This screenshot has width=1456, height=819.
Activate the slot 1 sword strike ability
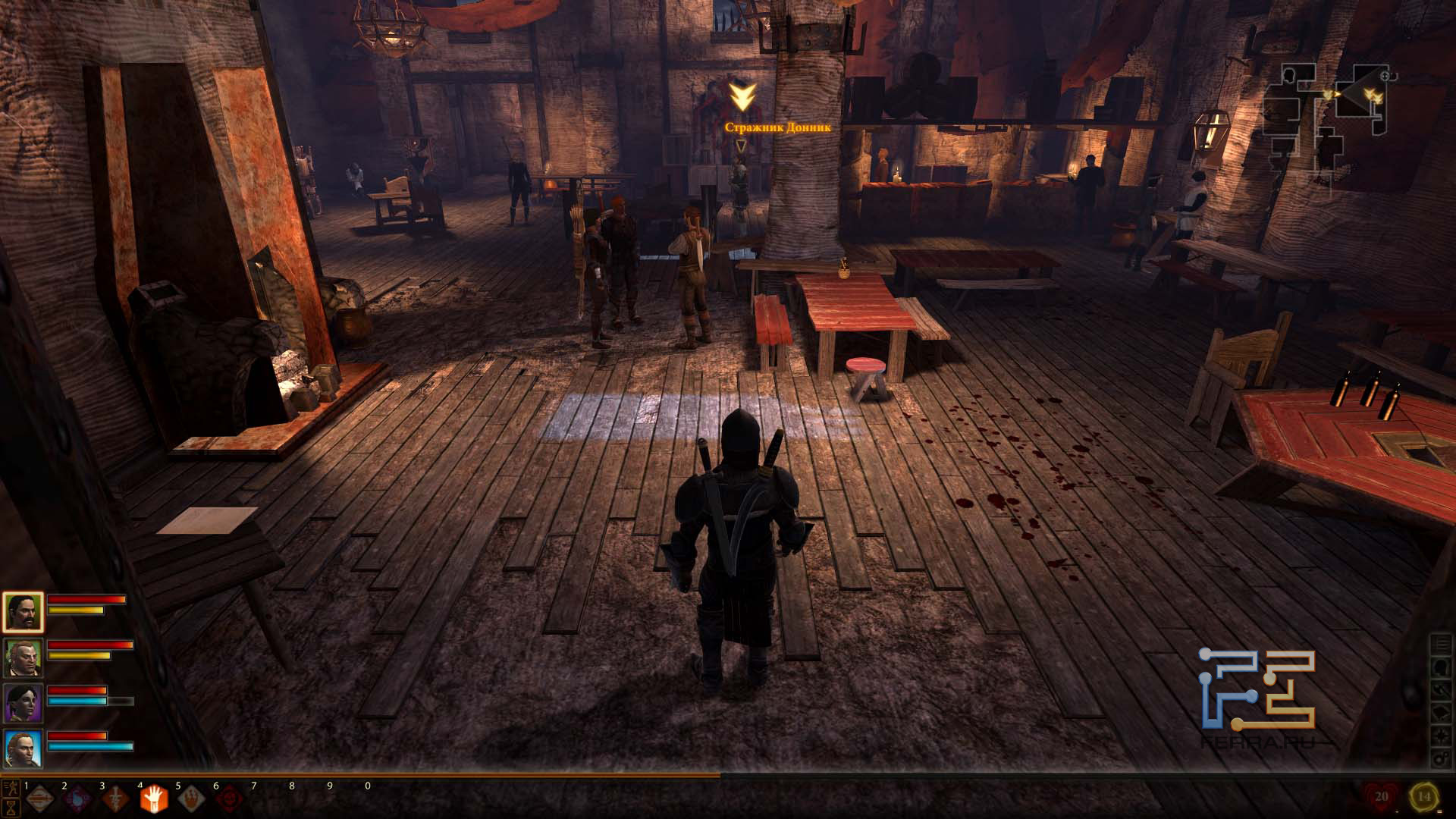[x=40, y=799]
